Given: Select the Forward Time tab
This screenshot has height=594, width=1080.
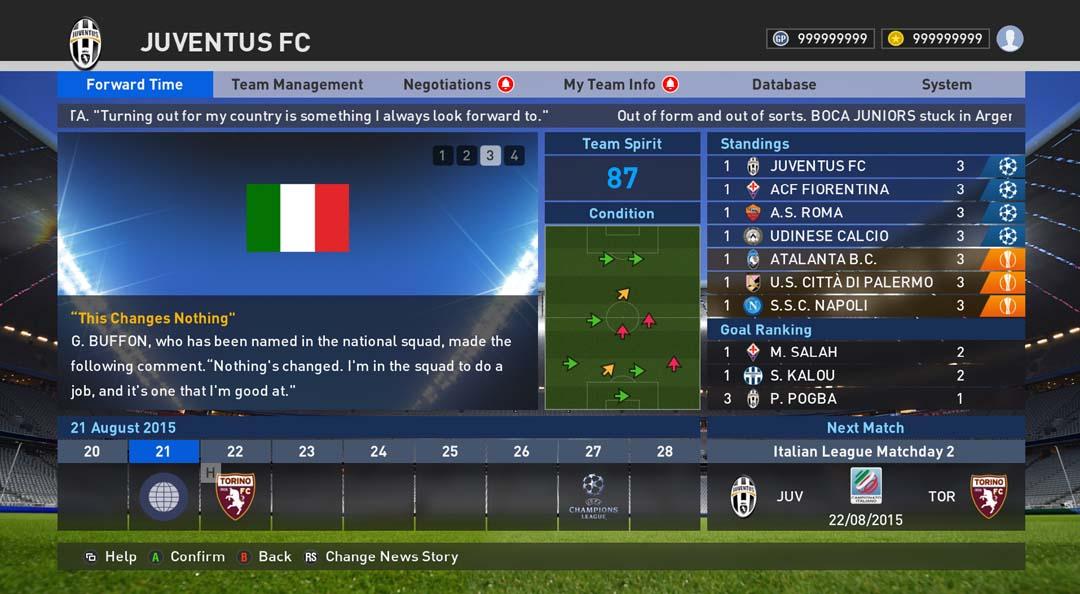Looking at the screenshot, I should point(134,85).
